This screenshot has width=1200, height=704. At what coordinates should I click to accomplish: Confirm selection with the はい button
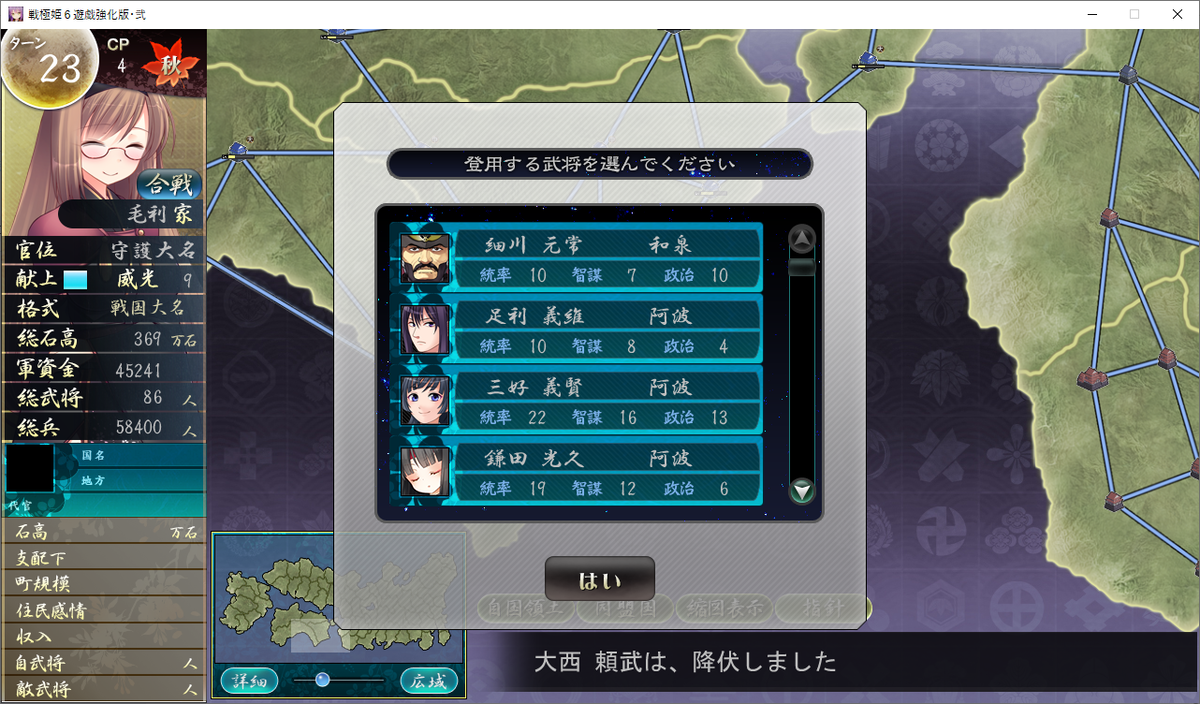tap(599, 580)
